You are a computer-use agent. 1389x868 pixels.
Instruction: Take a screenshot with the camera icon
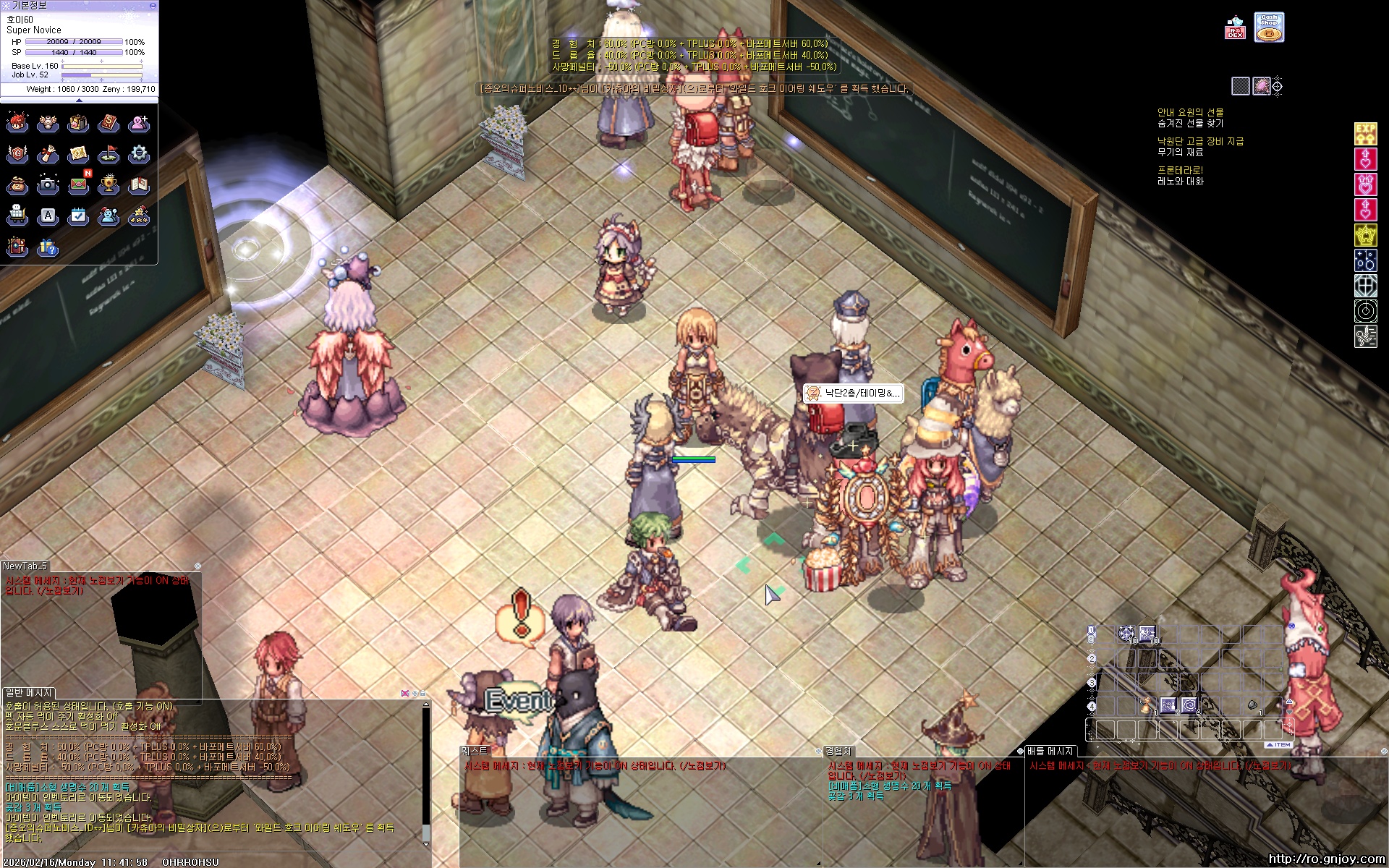pos(48,185)
